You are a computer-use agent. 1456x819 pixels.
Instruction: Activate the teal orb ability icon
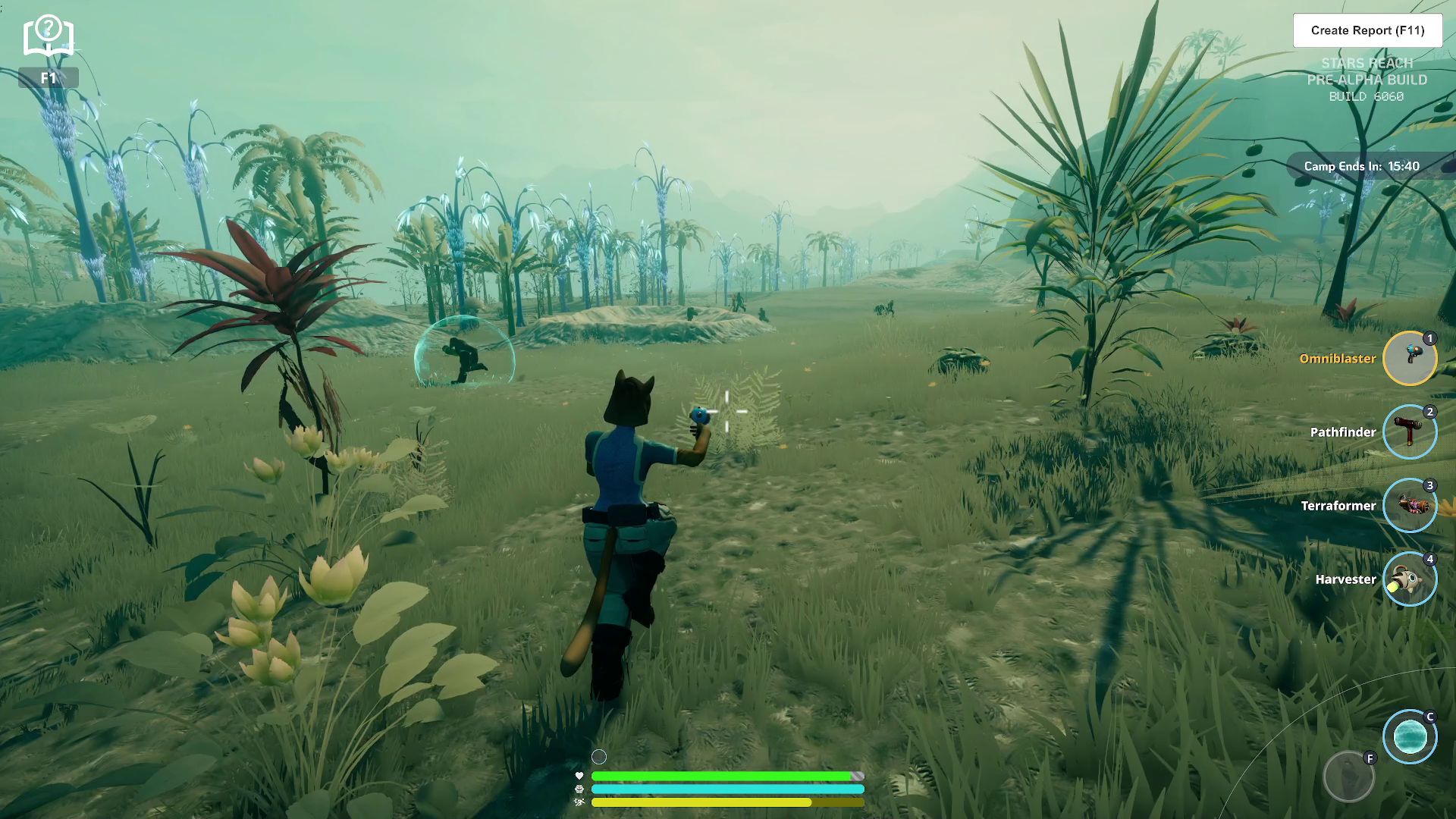point(1410,736)
